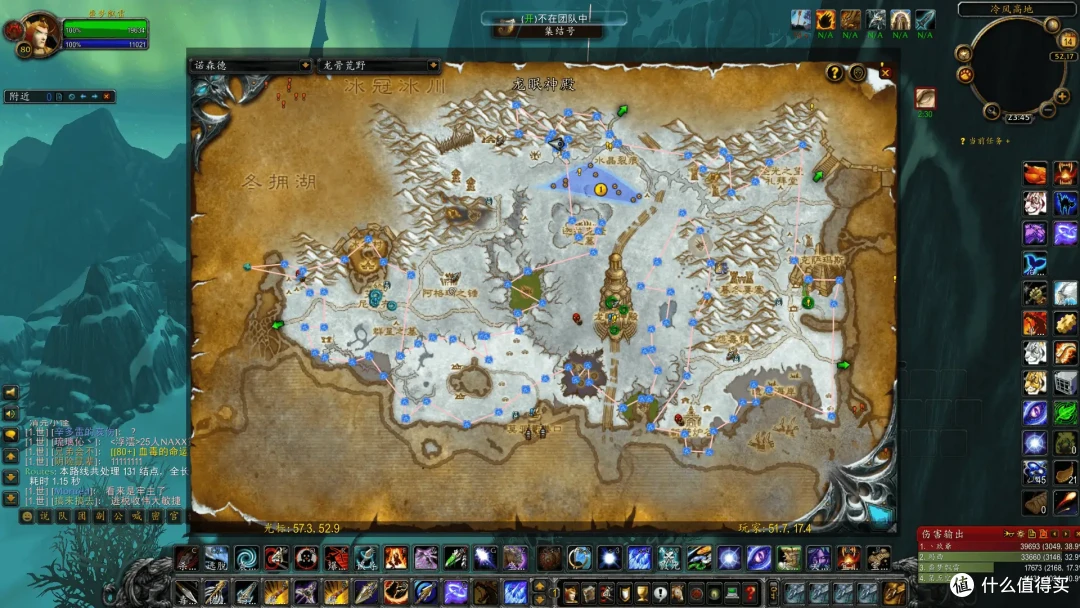Screen dimensions: 1080x608
Task: Open the calendar showing day 14
Action: click(1066, 41)
